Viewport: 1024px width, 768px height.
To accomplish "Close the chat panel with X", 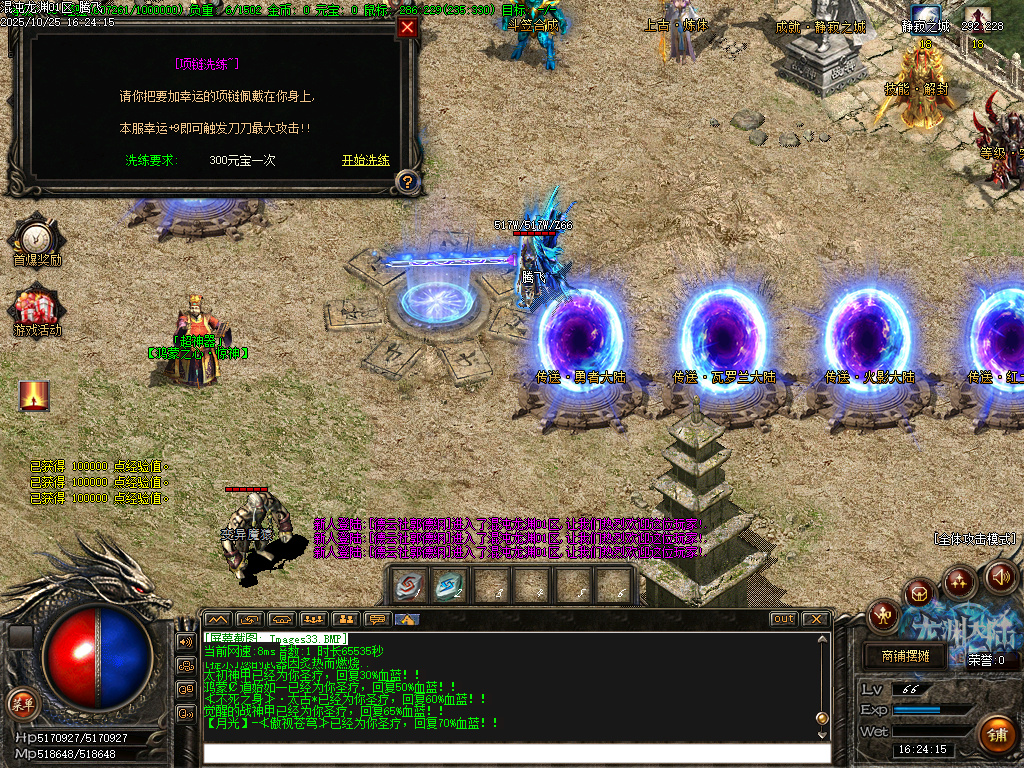I will click(815, 619).
